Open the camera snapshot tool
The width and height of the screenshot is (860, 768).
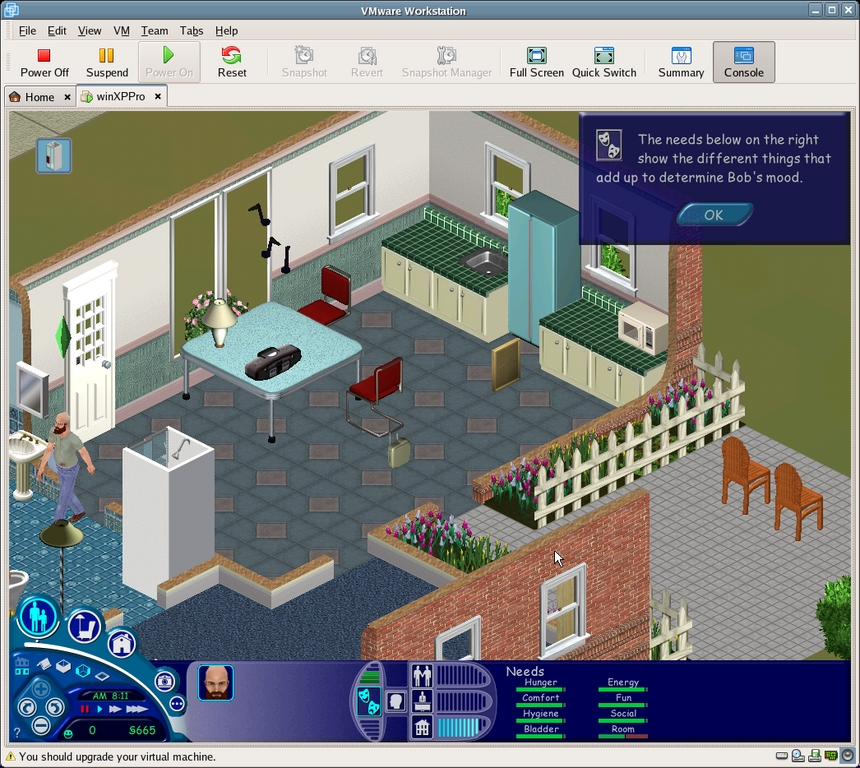pyautogui.click(x=164, y=682)
